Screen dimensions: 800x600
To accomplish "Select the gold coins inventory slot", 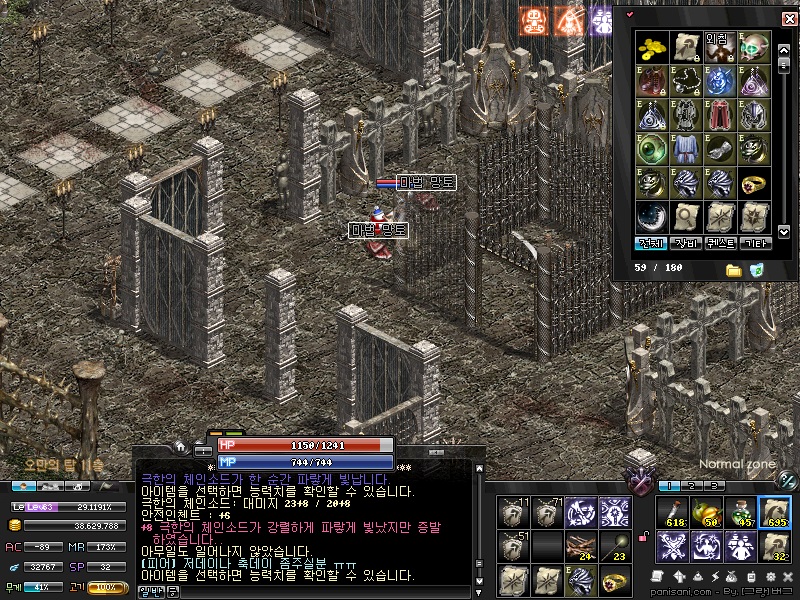I will pos(652,47).
